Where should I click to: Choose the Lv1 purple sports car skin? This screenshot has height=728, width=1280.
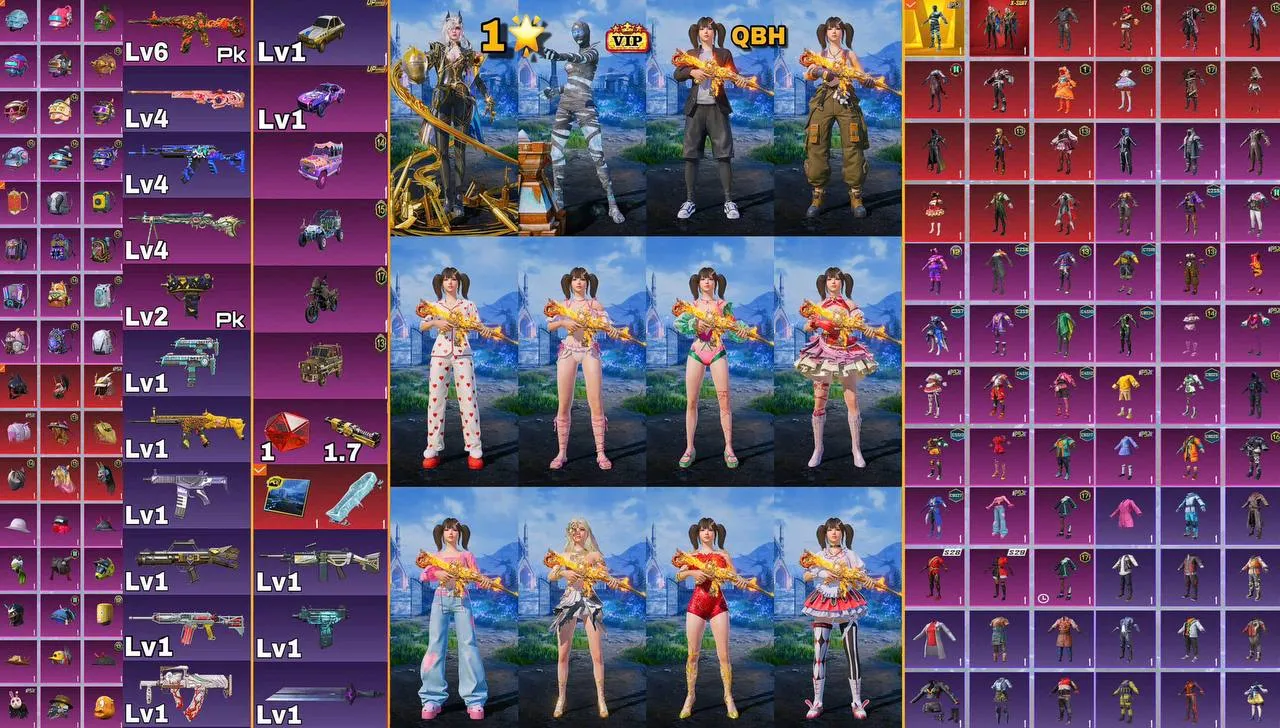pyautogui.click(x=320, y=98)
